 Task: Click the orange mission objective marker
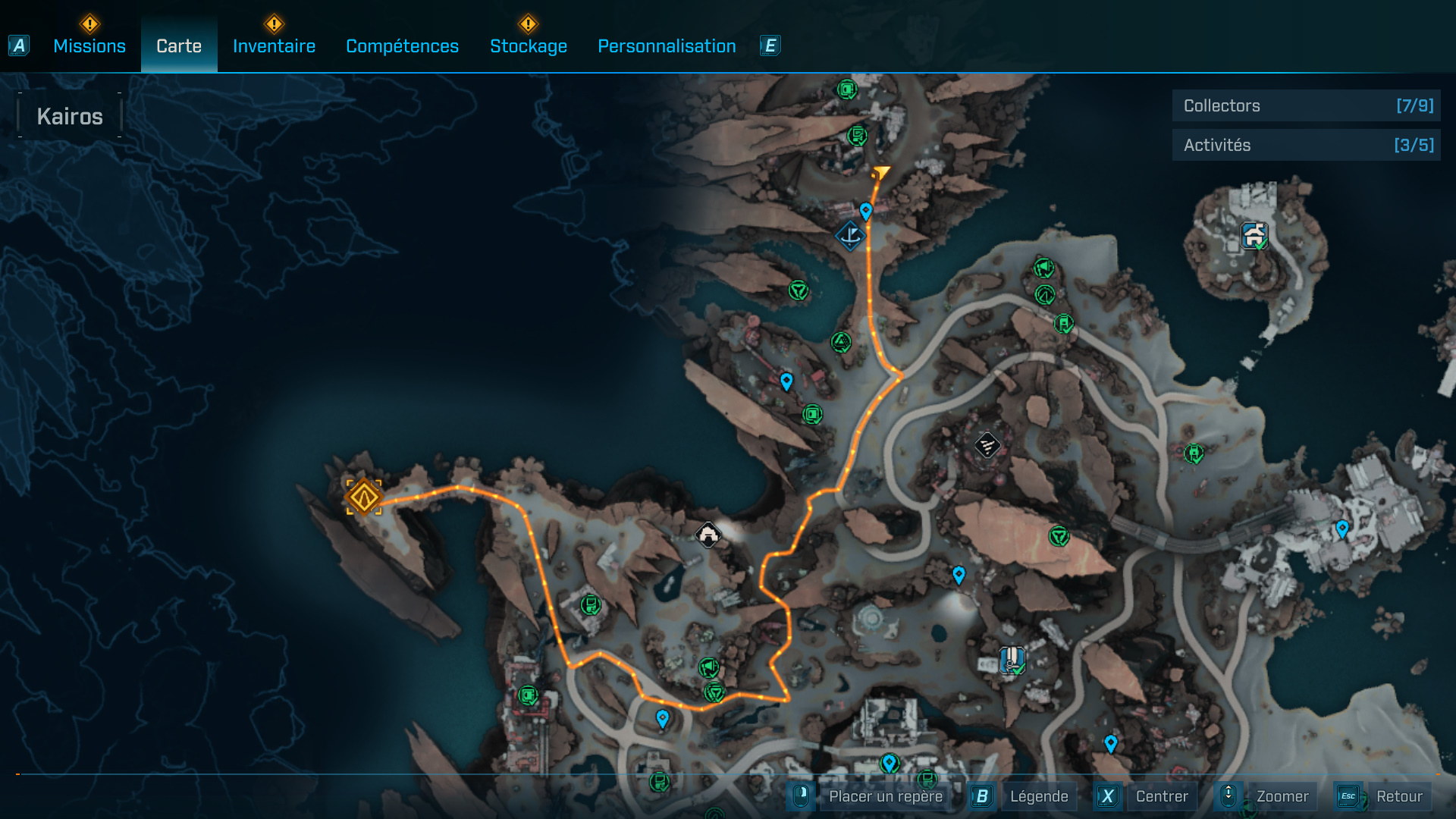364,497
